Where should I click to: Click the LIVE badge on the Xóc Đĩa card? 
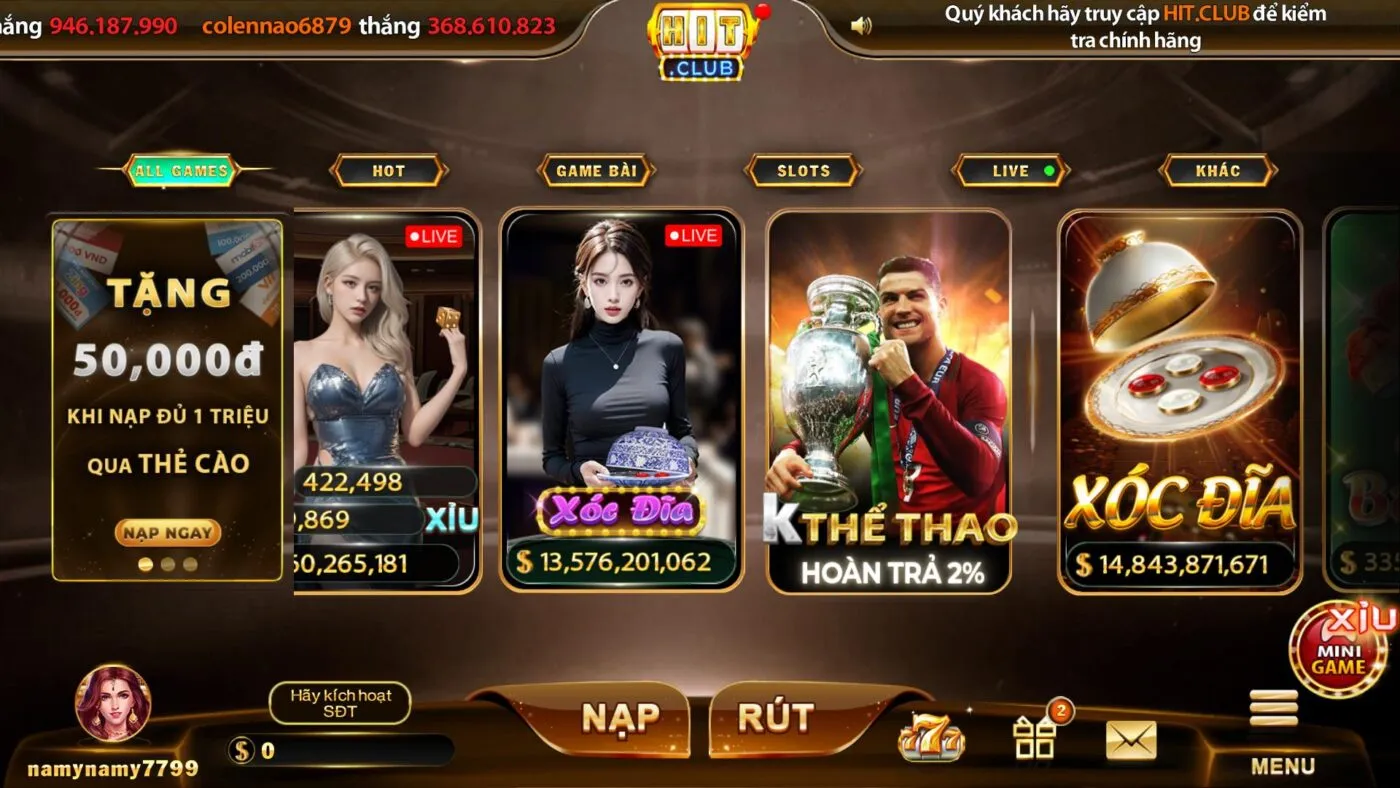[x=692, y=236]
